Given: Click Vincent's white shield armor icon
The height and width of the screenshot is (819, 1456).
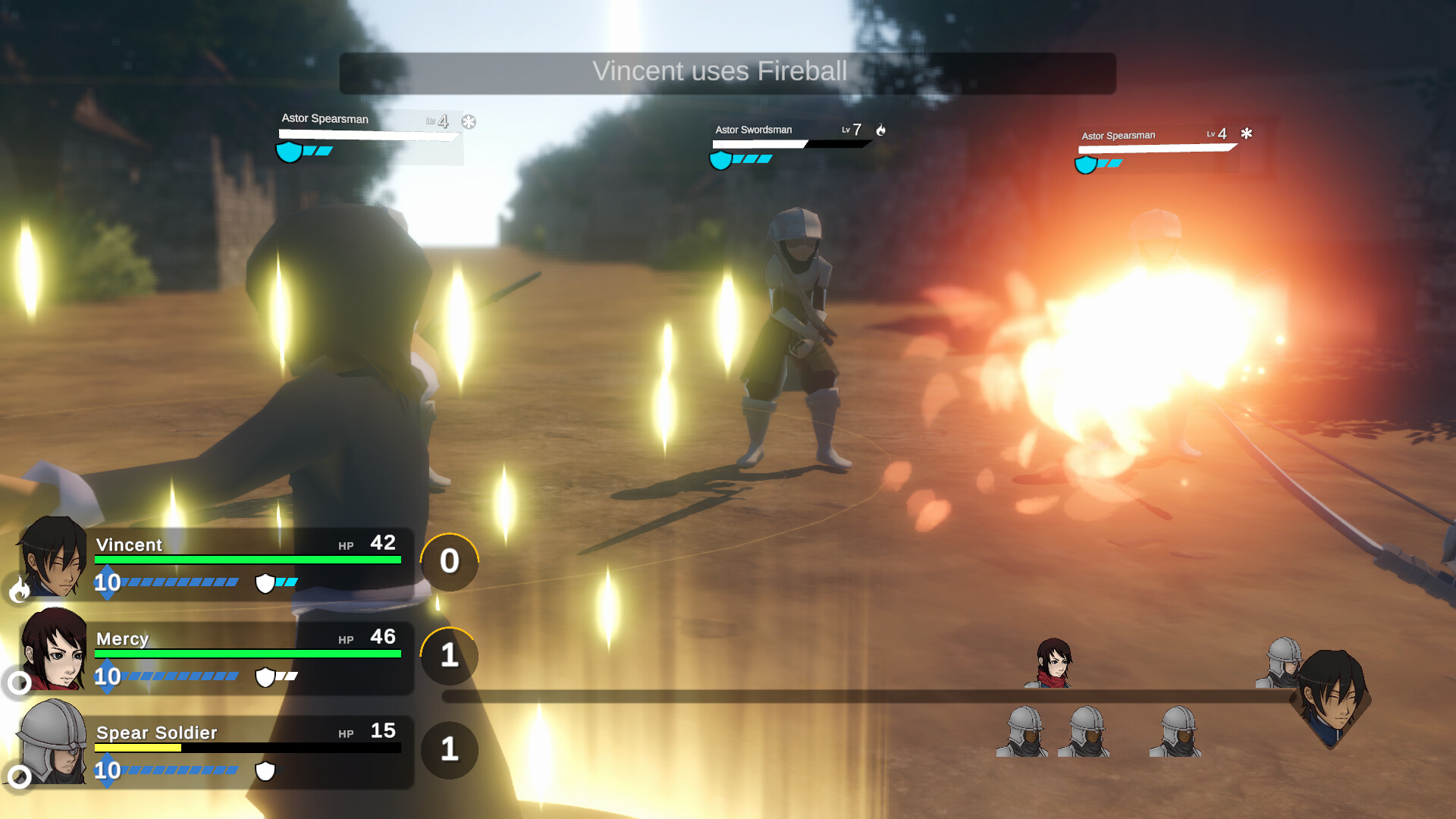Looking at the screenshot, I should [x=265, y=584].
